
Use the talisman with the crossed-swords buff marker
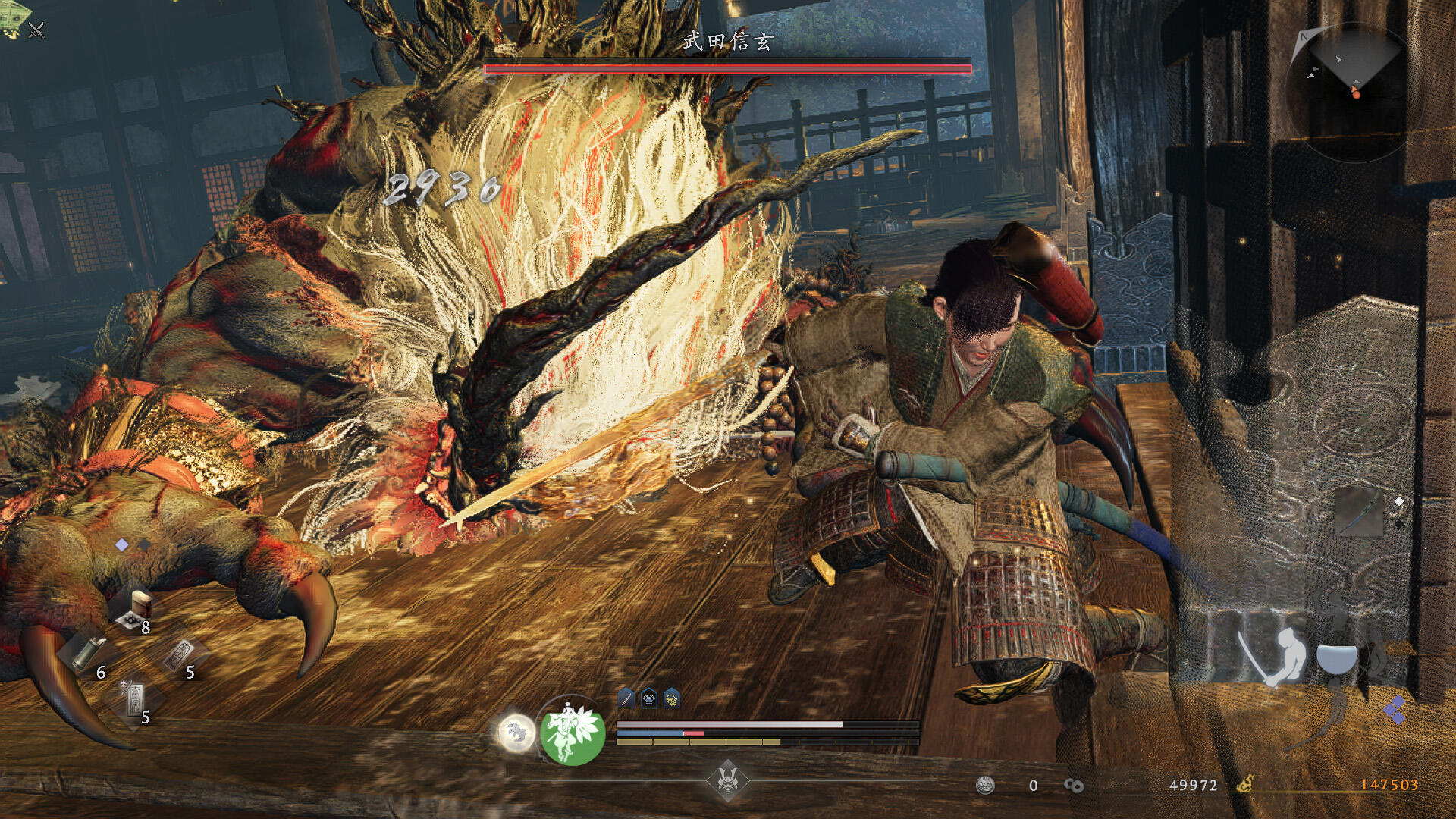134,698
